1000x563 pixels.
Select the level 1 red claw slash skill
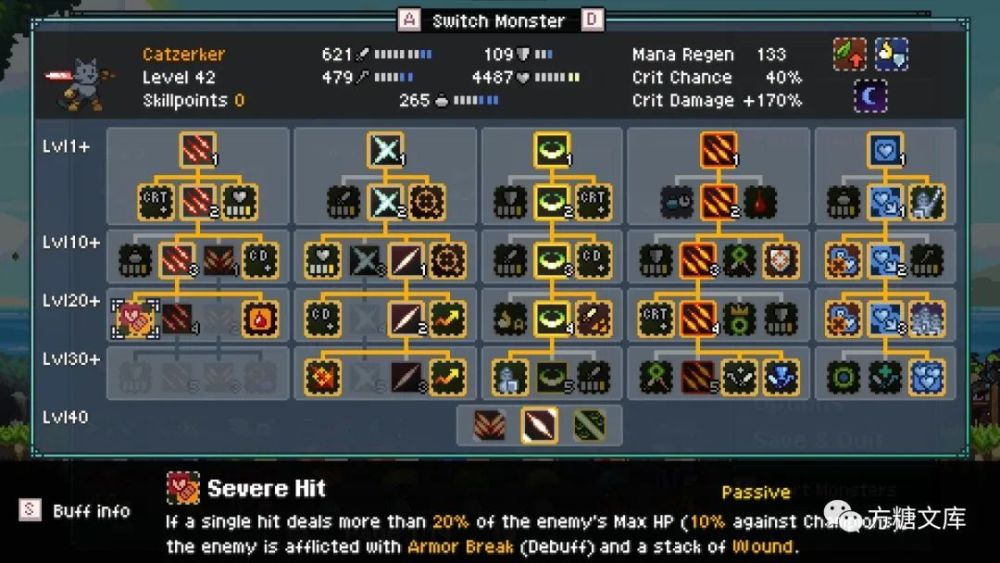point(198,149)
